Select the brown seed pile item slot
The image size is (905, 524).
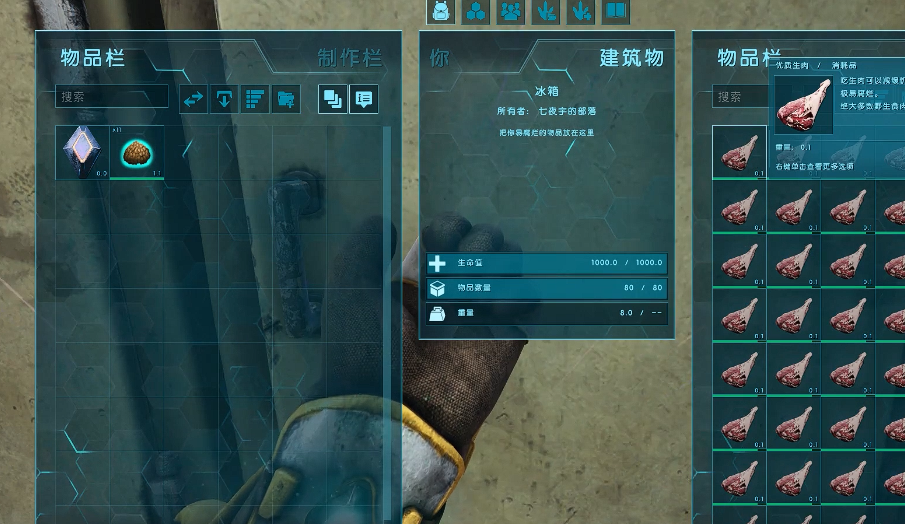[137, 153]
